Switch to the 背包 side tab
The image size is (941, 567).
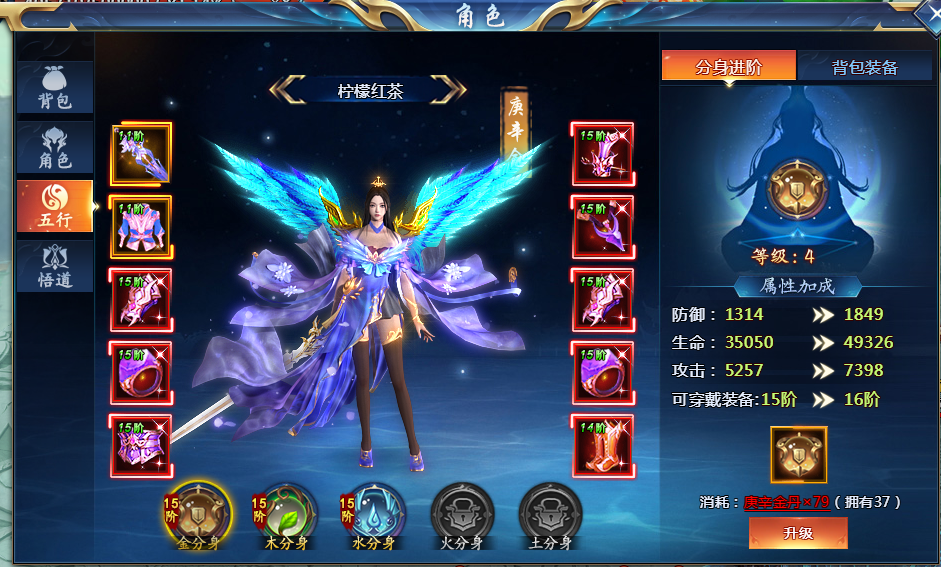55,87
